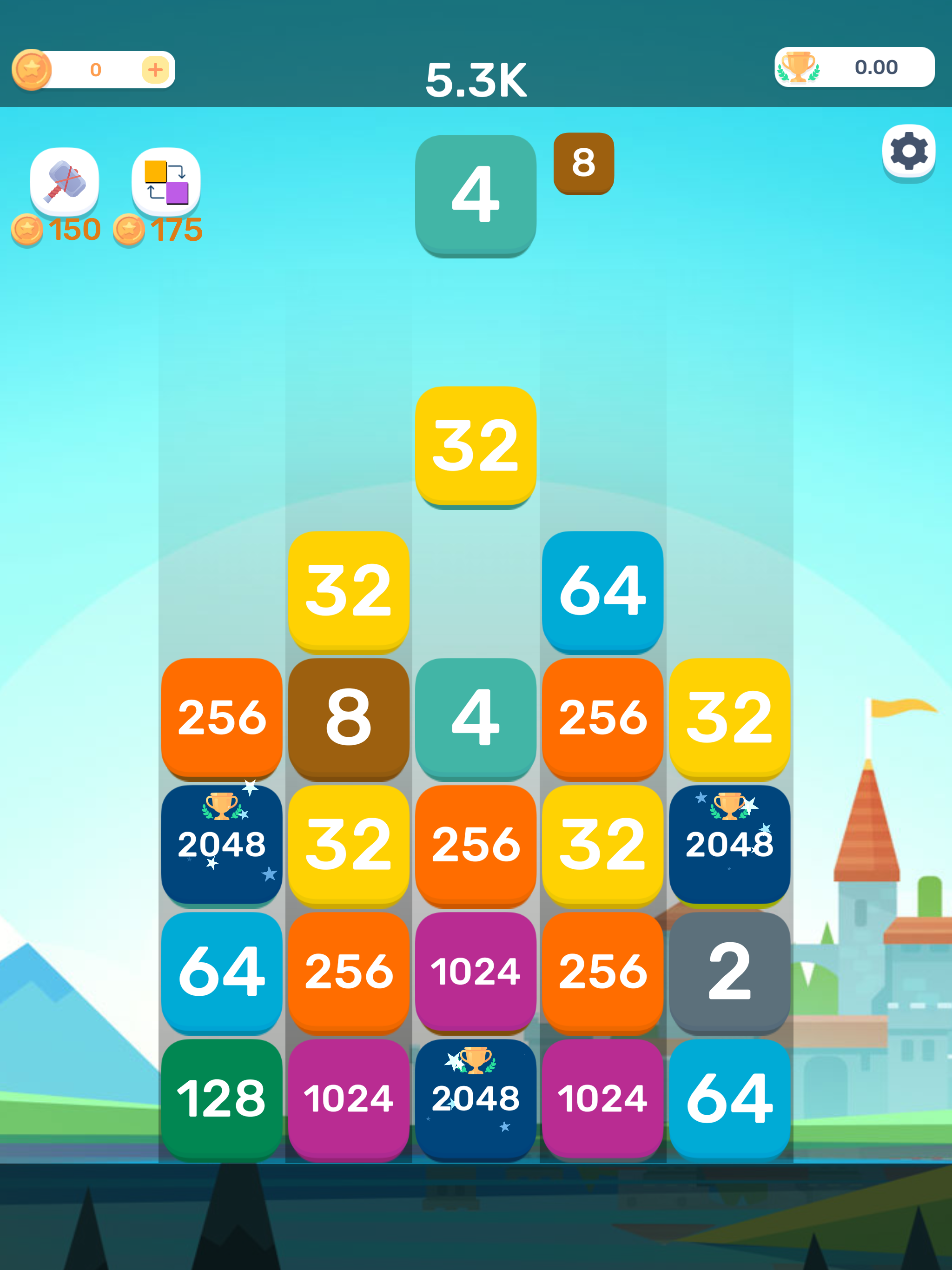Tap the 1024 tile in middle column

(x=476, y=972)
